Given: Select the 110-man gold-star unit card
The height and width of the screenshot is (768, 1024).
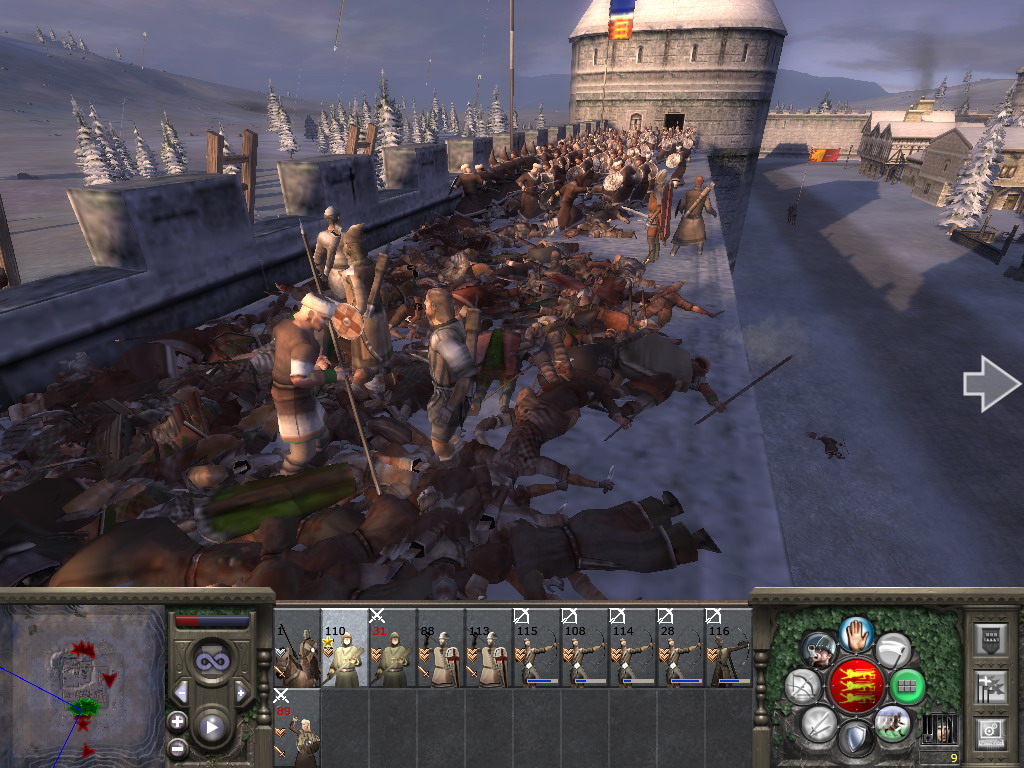Looking at the screenshot, I should click(x=345, y=651).
